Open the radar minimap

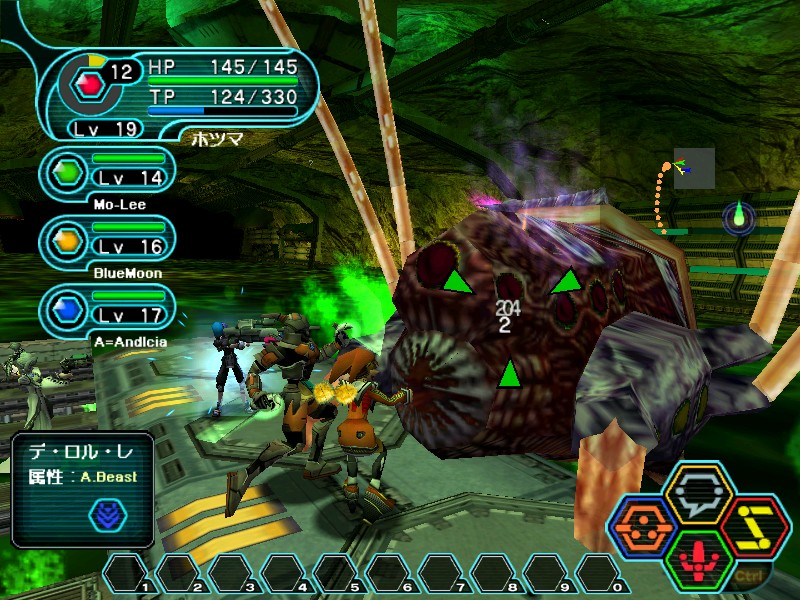point(693,168)
